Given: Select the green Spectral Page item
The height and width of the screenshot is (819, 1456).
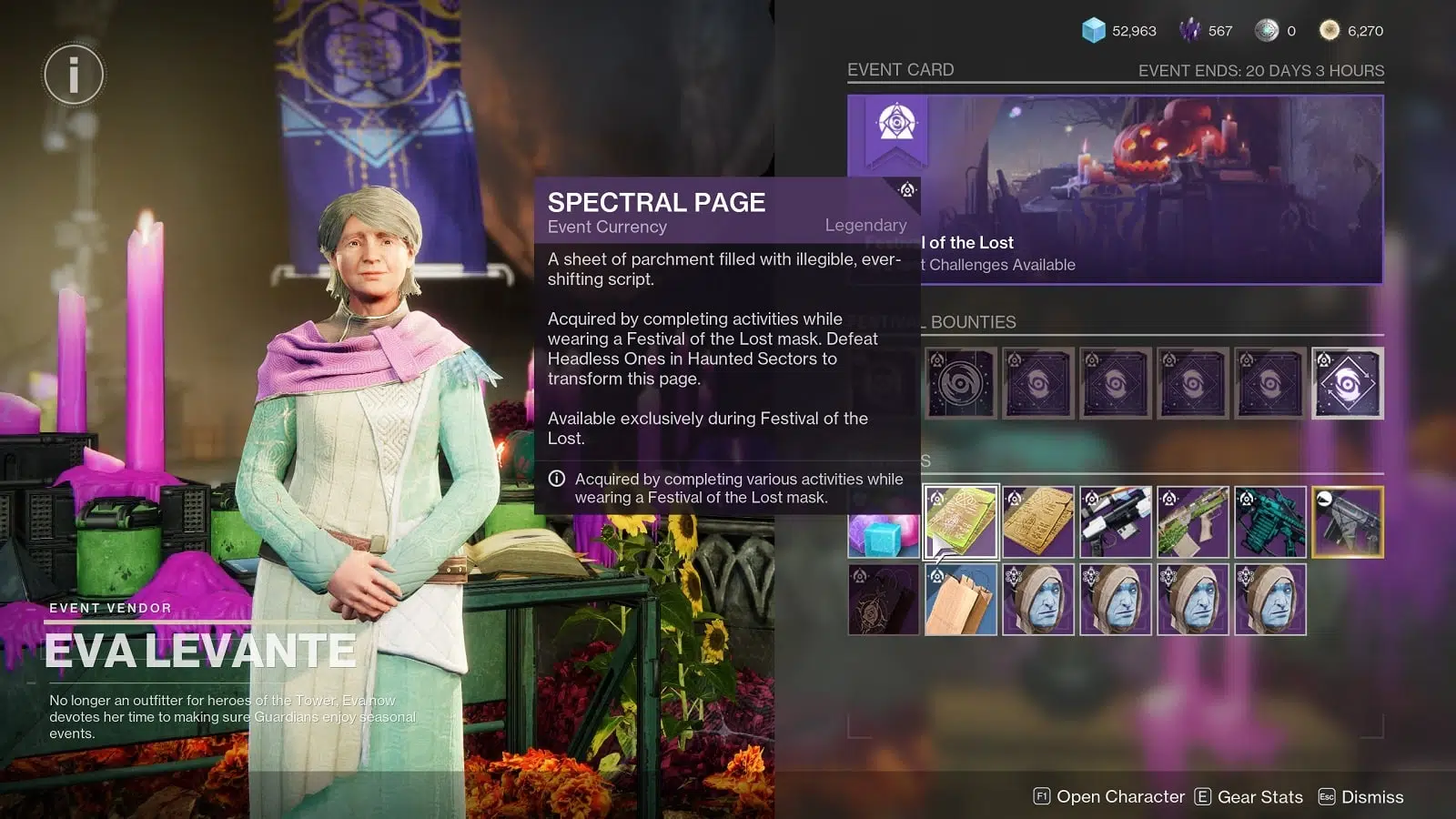Looking at the screenshot, I should (961, 521).
